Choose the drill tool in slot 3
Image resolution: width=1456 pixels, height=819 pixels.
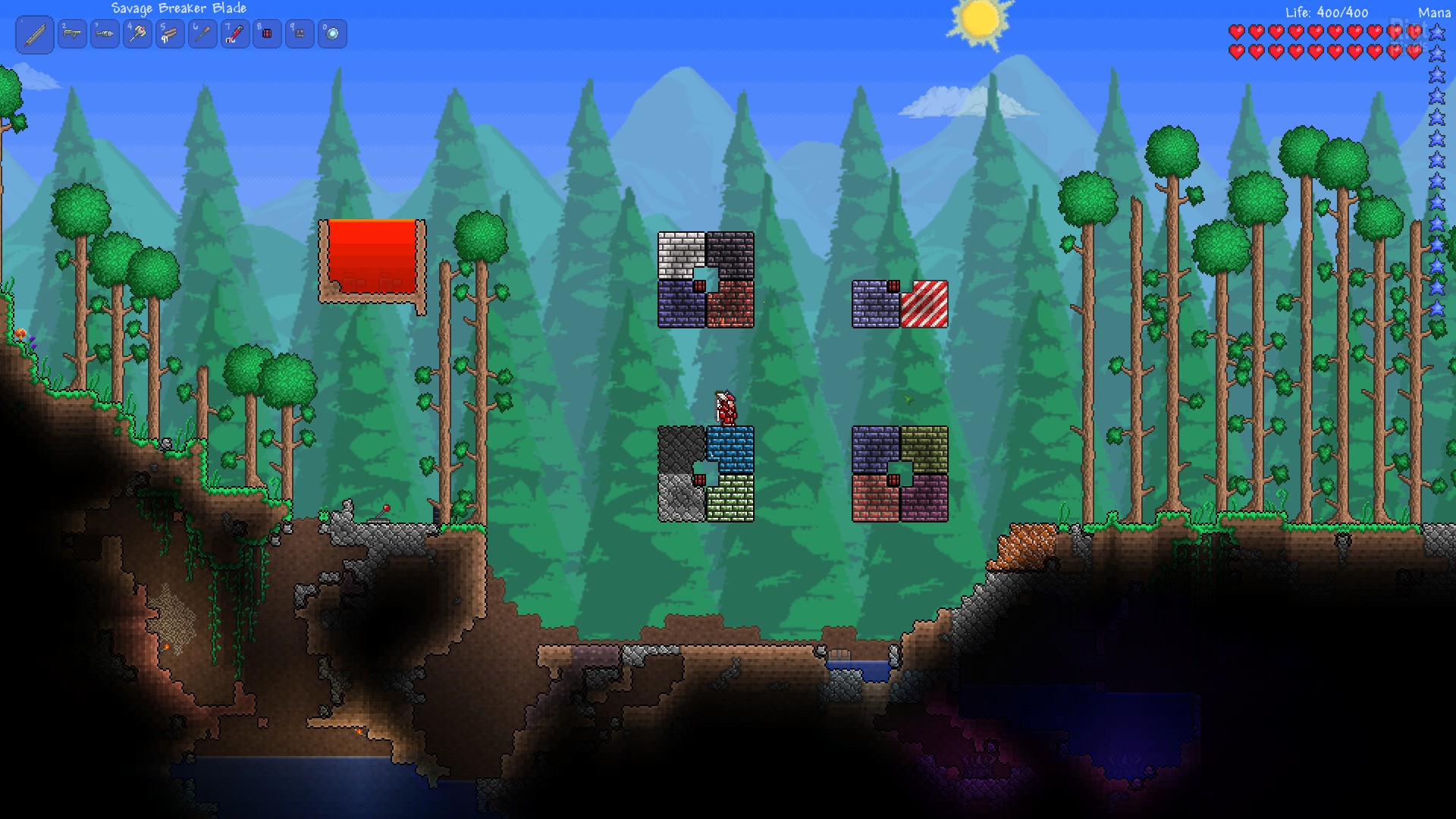pos(105,34)
